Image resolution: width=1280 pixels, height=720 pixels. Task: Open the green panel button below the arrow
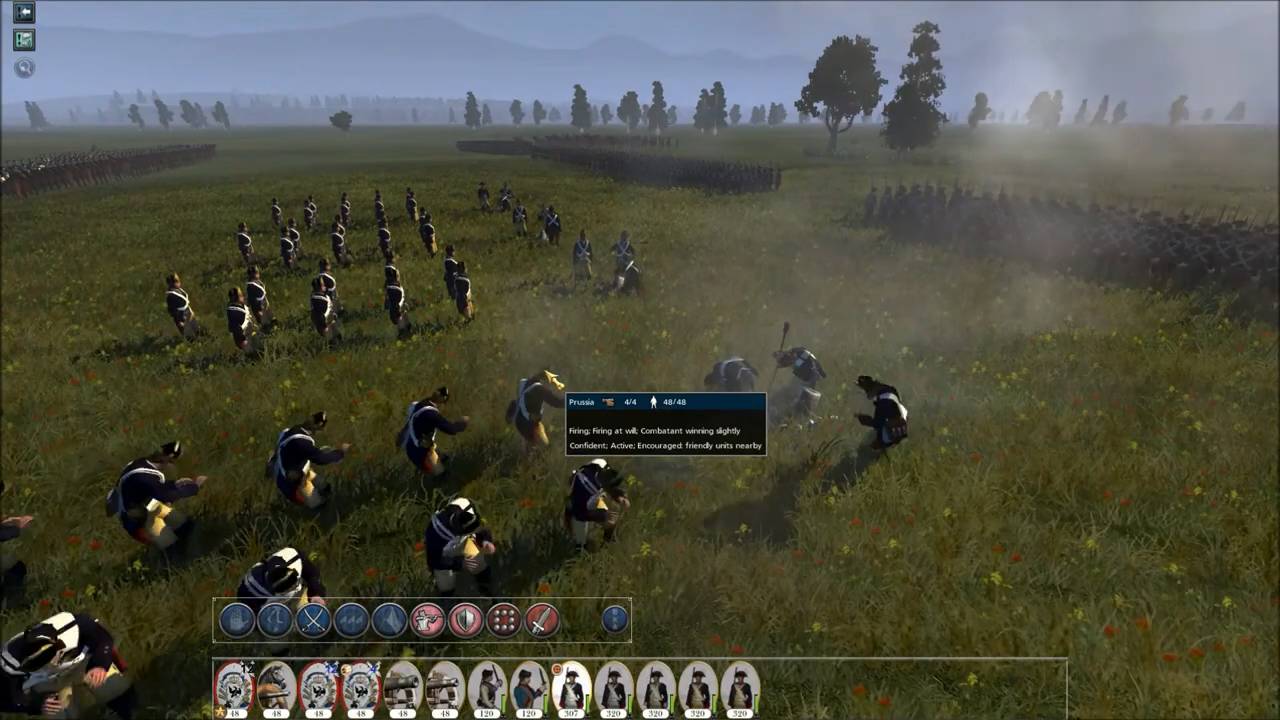coord(24,40)
